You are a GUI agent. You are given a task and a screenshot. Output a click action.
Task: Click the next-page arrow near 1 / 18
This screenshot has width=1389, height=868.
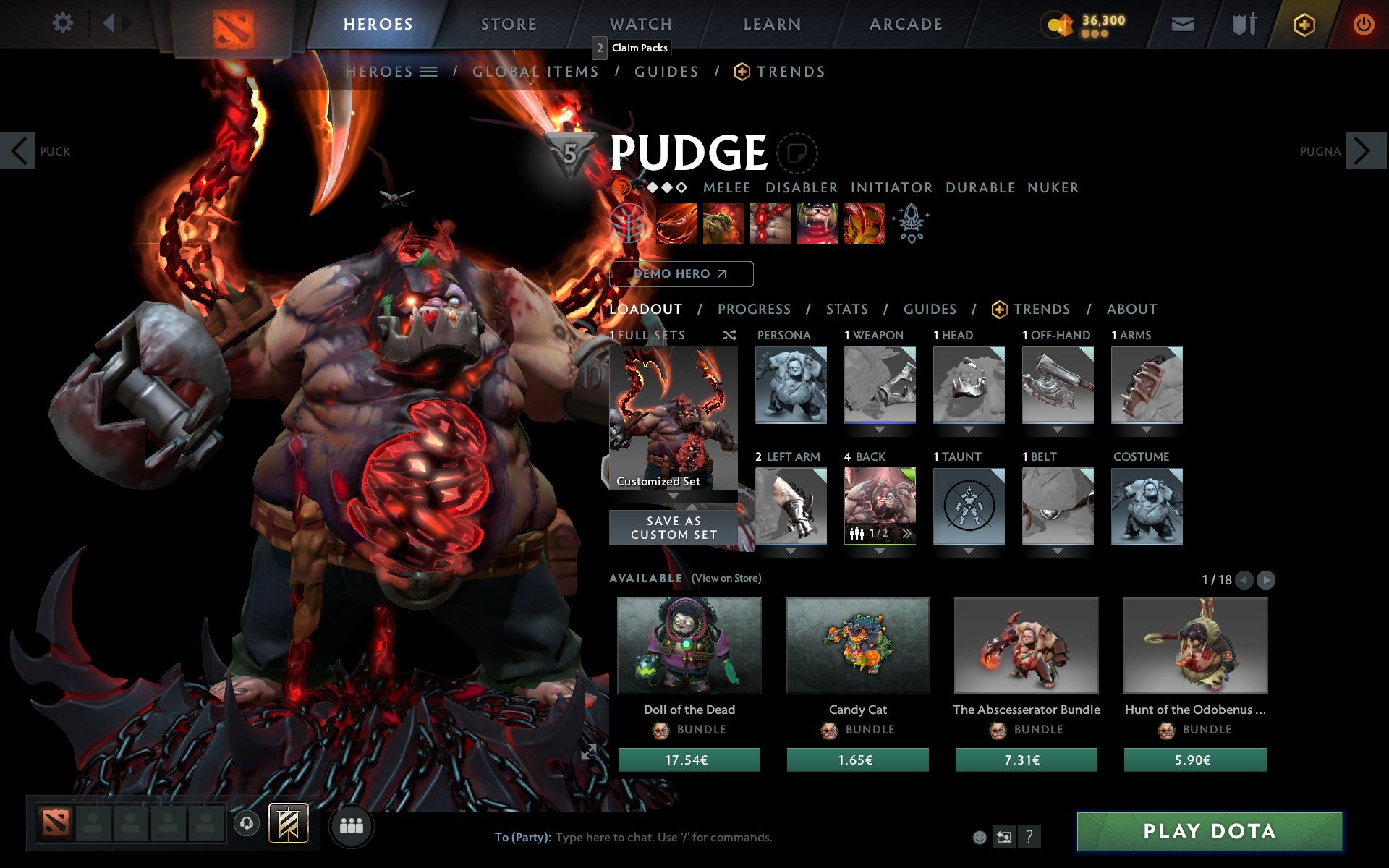(x=1265, y=579)
